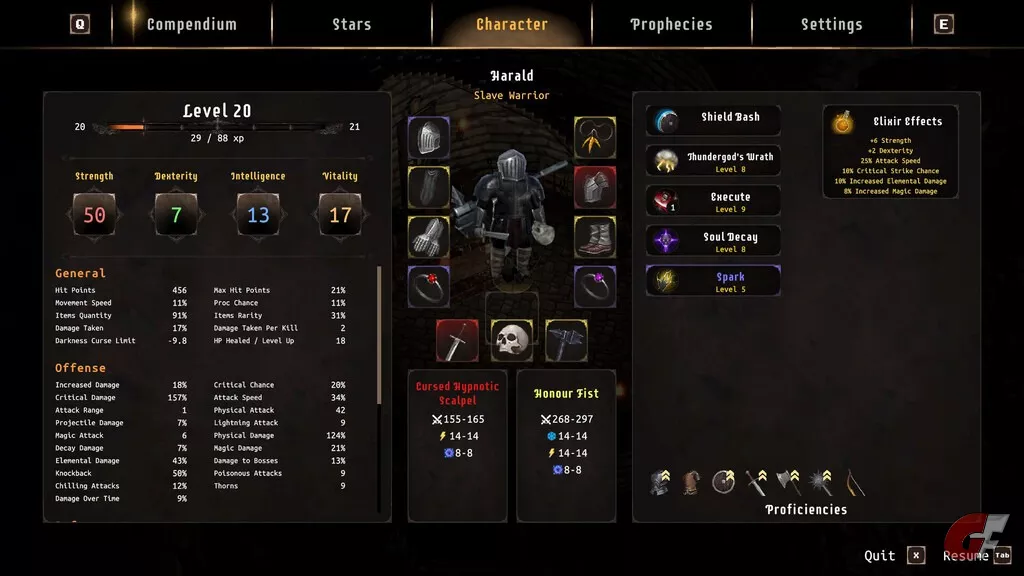Choose the Thundergod's Wrath skill
The width and height of the screenshot is (1024, 576).
713,160
